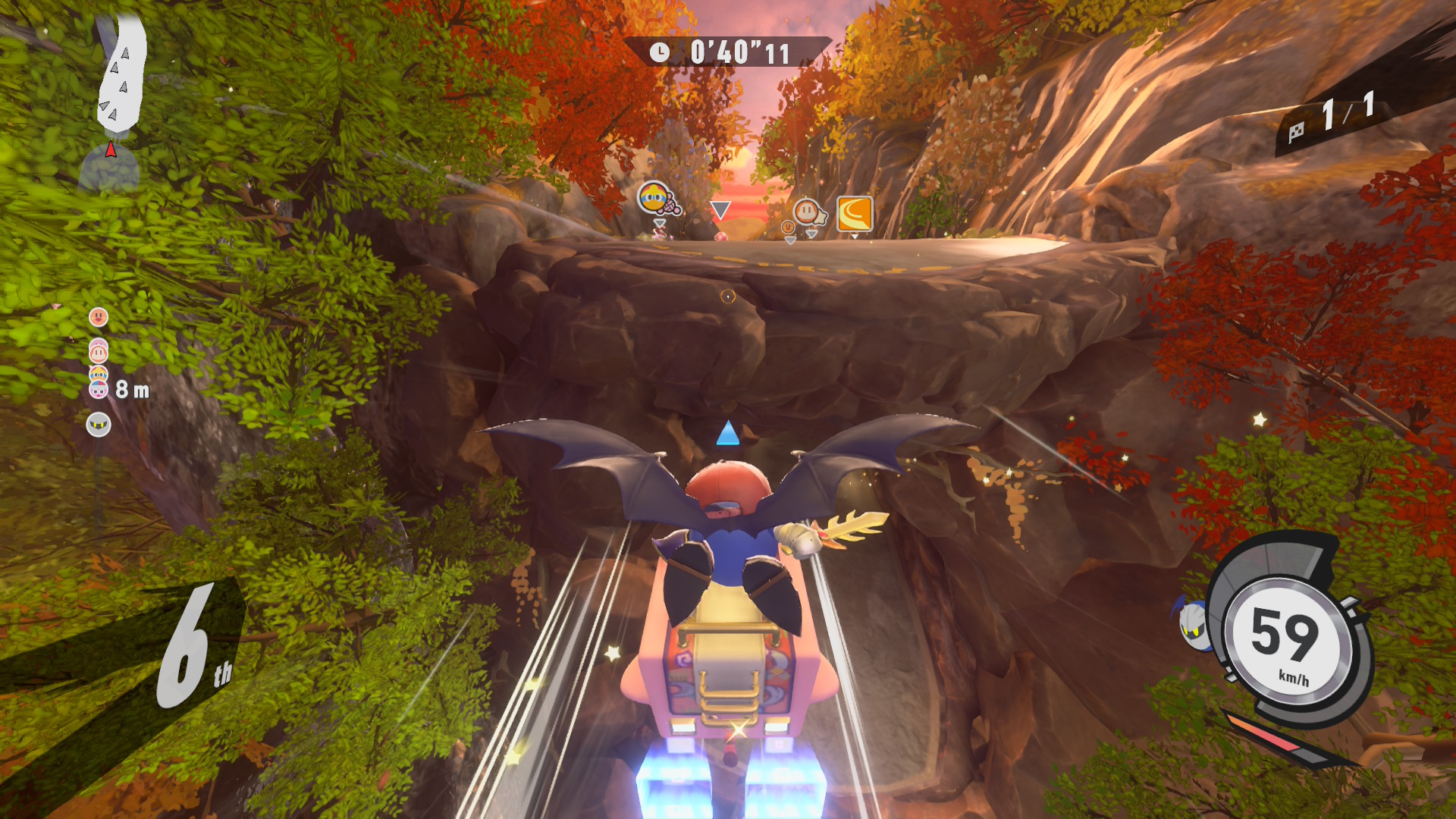Select King Dedede's racer marker above track
The width and height of the screenshot is (1456, 819).
[x=654, y=199]
